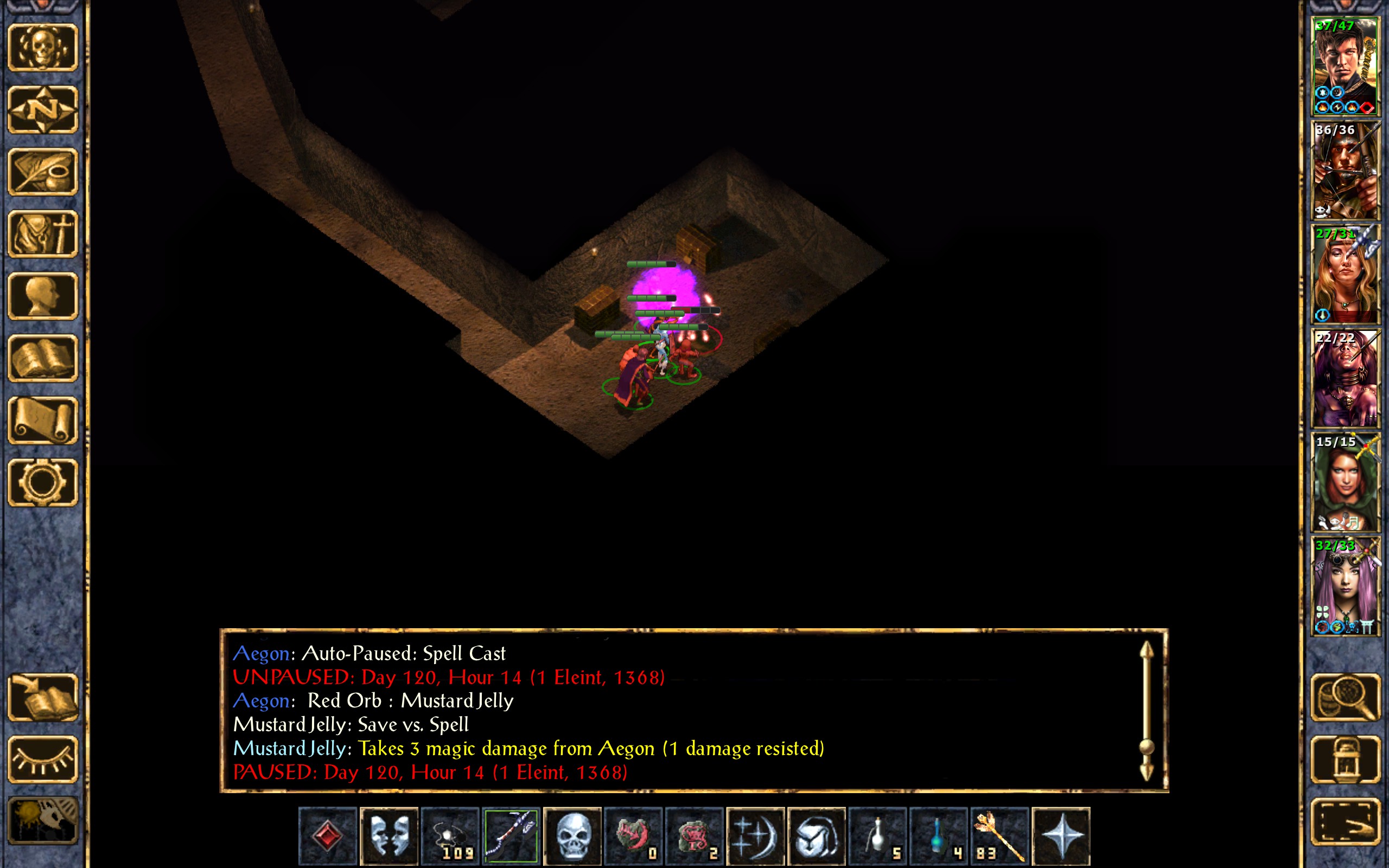Open special abilities with the four-pointed star

pos(1061,836)
